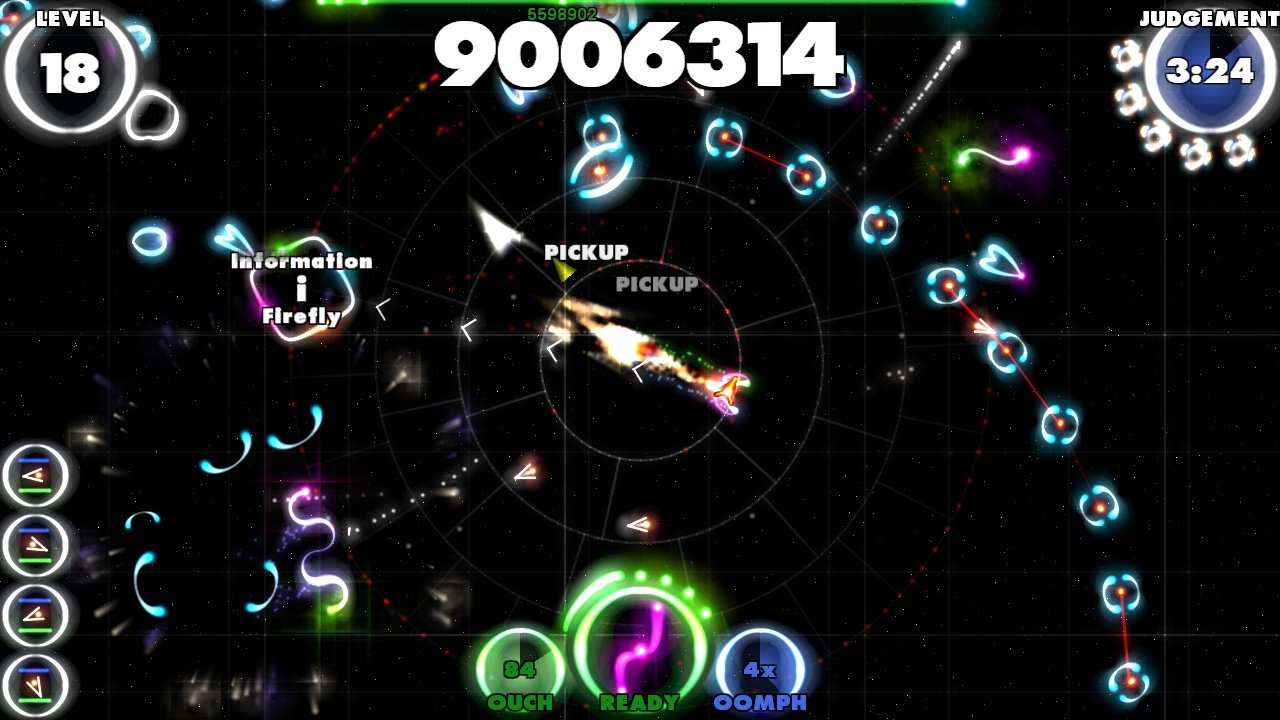Click the white PICKUP label
Screen dimensions: 1280x720
[588, 253]
